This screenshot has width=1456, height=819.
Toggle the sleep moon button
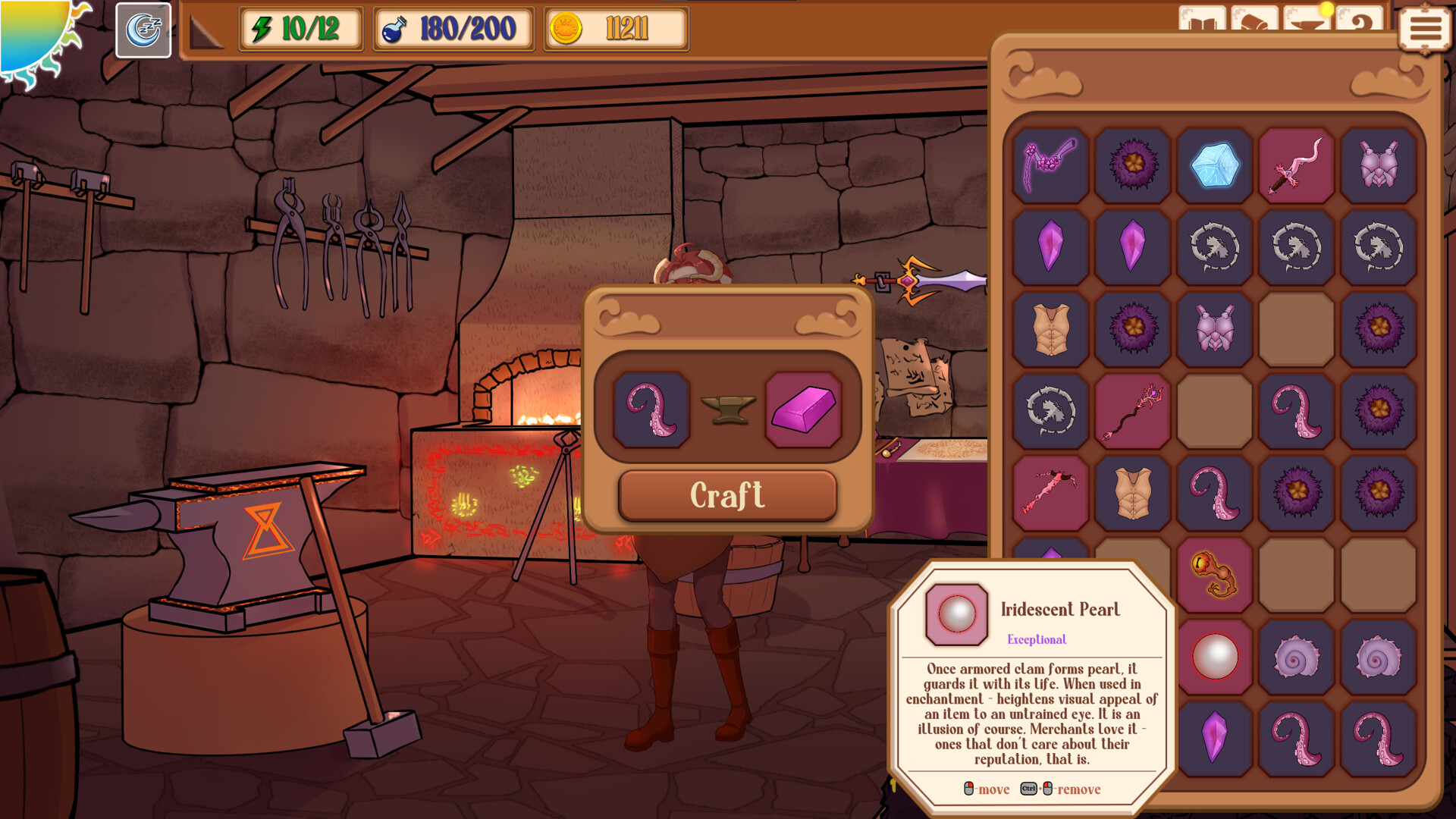[x=142, y=30]
